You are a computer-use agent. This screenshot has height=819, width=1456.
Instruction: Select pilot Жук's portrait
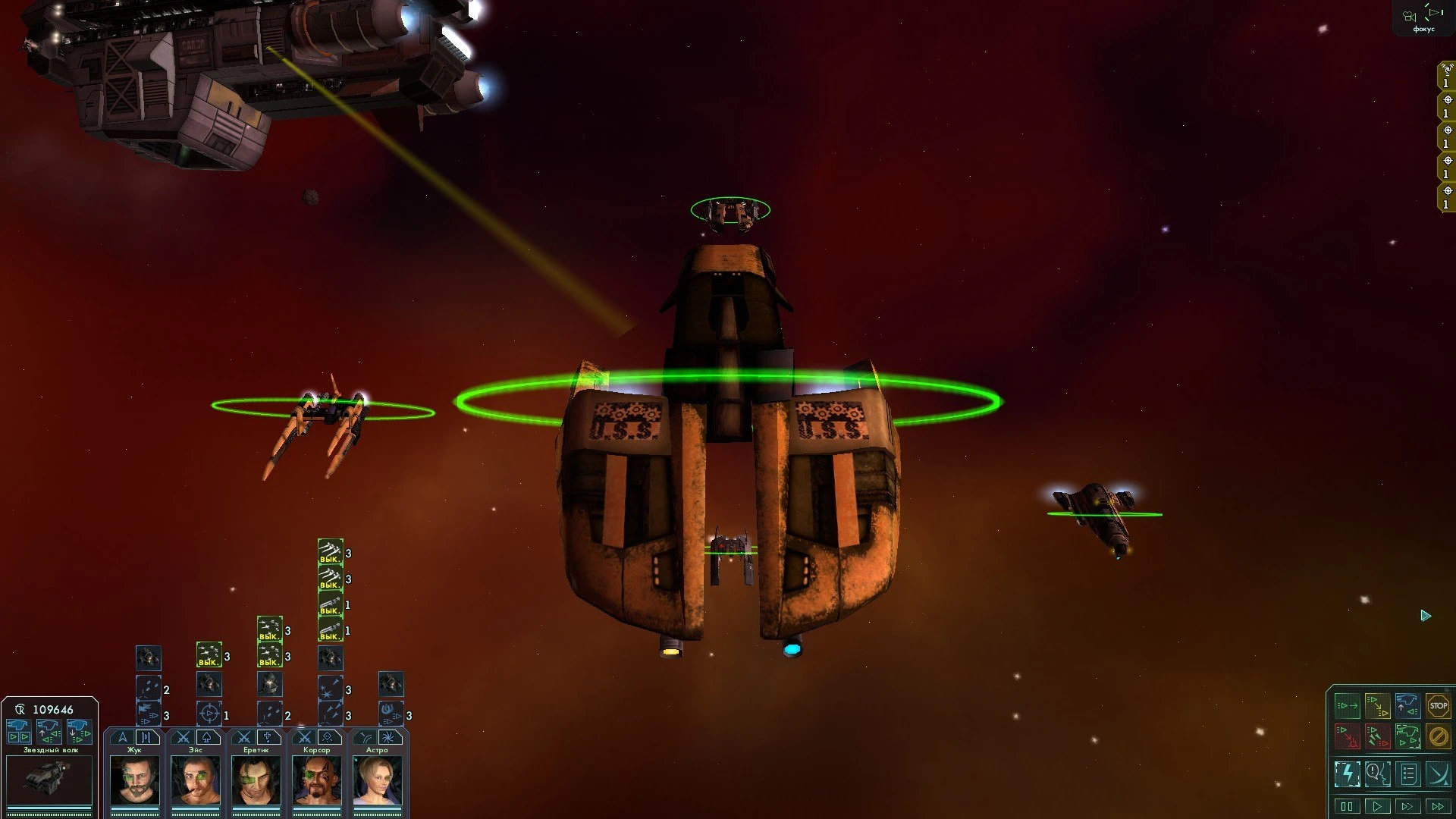[134, 780]
